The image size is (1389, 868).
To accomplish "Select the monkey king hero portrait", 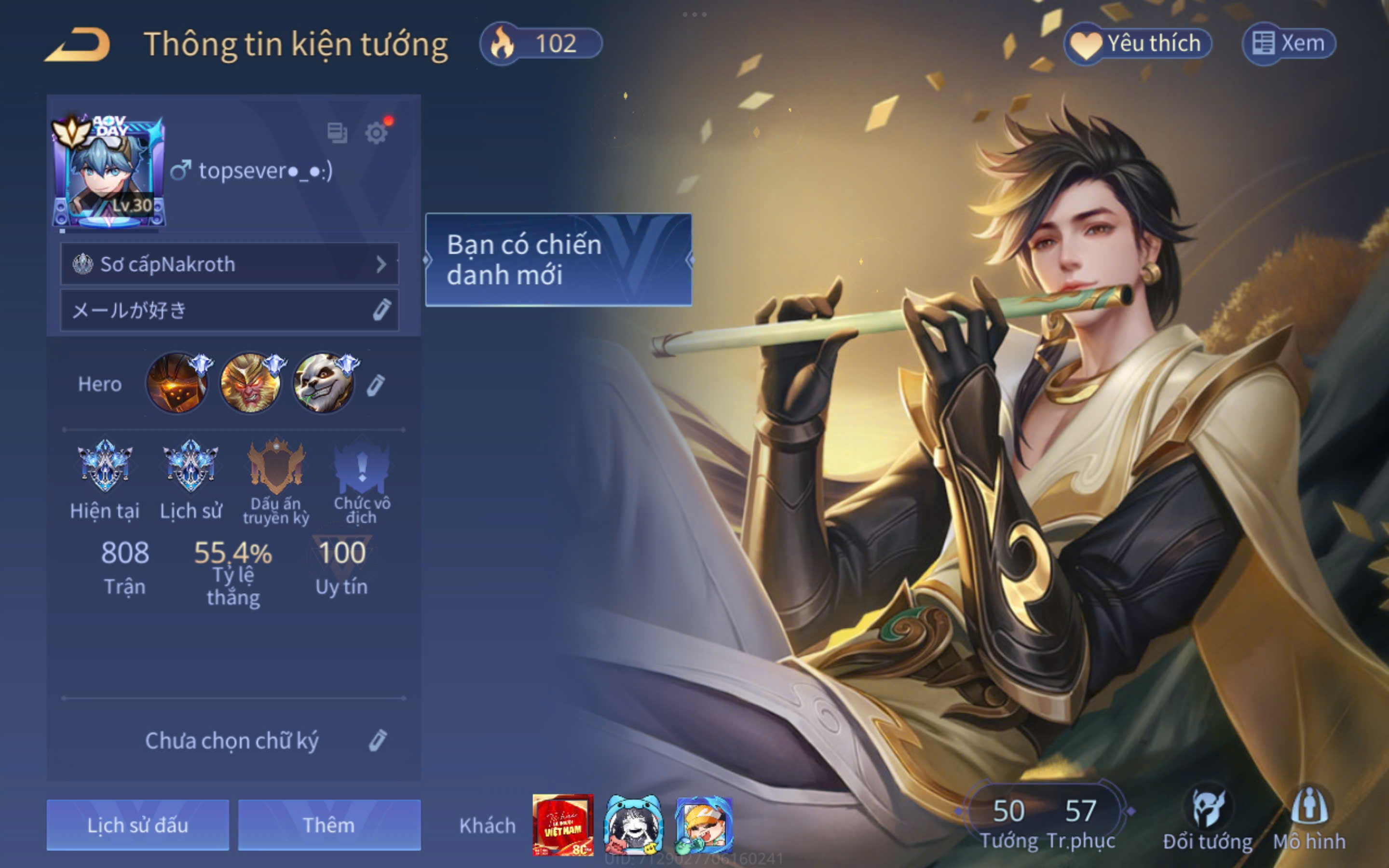I will tap(250, 383).
